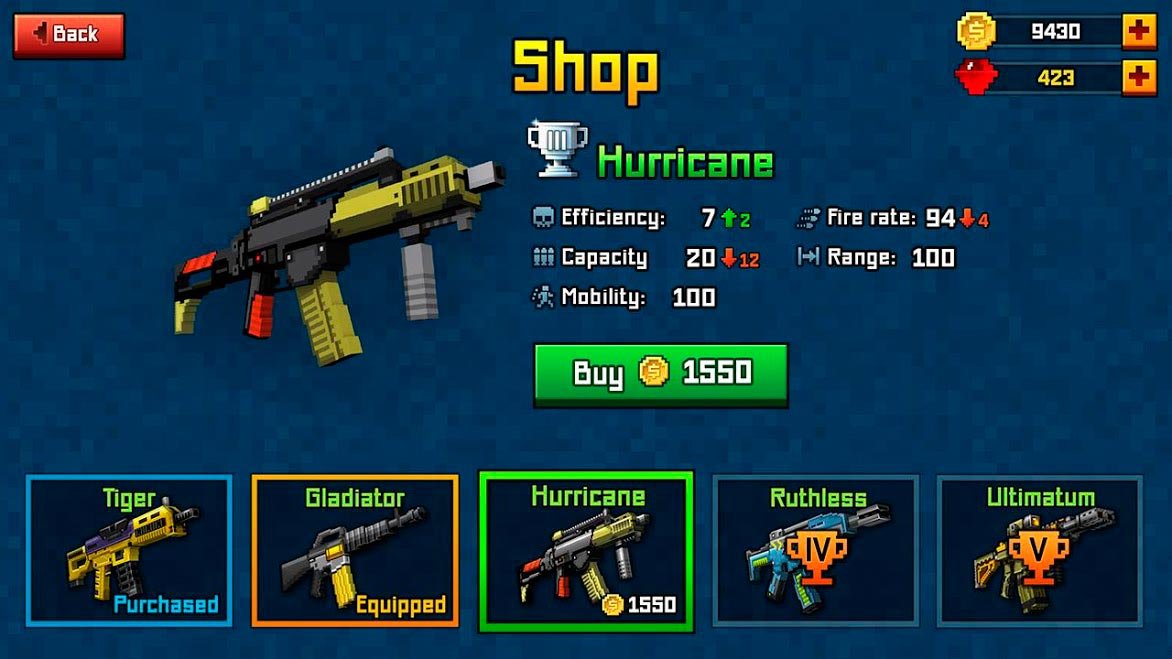The image size is (1172, 659).
Task: Go back using the red Back button
Action: tap(68, 35)
